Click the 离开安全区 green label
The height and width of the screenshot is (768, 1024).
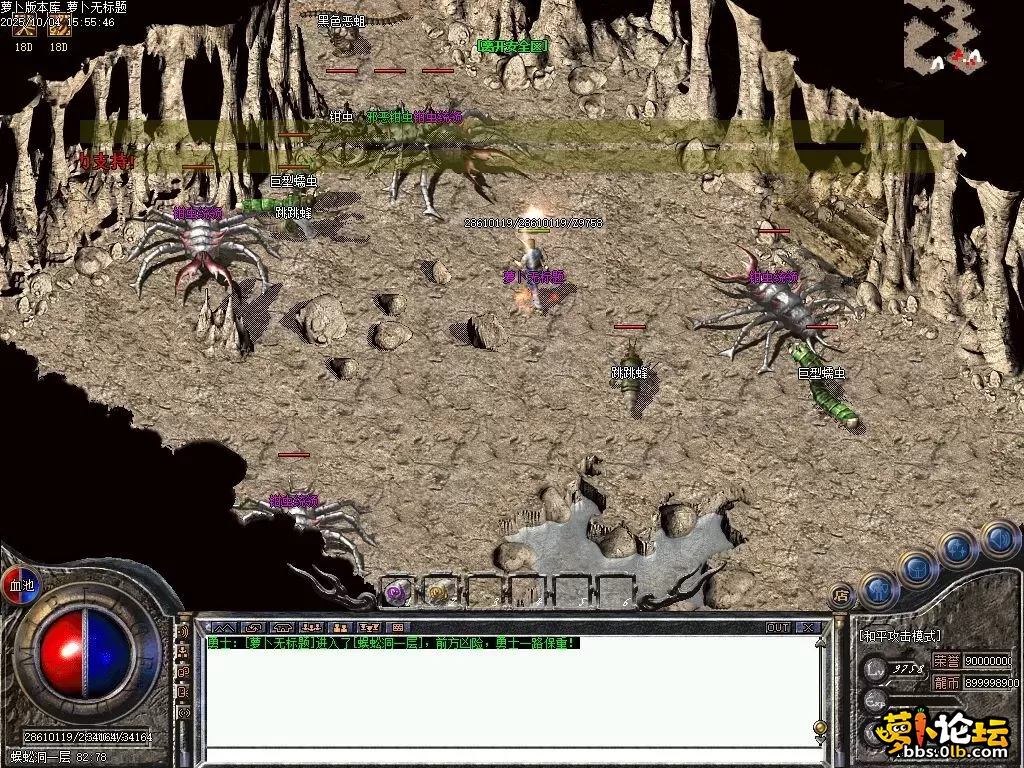pyautogui.click(x=512, y=46)
